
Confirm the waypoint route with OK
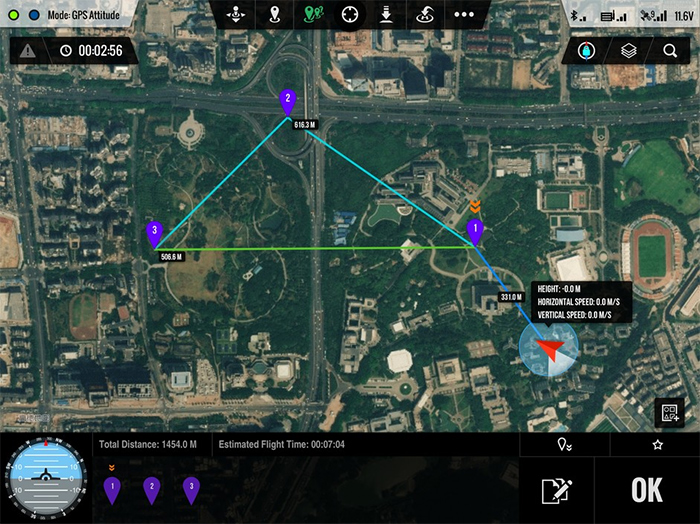647,490
